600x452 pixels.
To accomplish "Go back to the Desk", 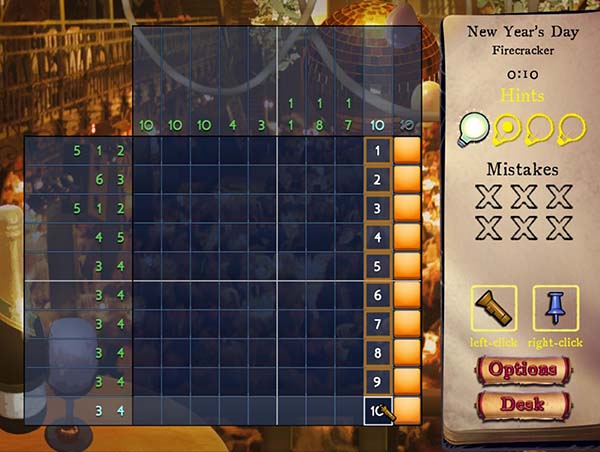I will [x=522, y=406].
